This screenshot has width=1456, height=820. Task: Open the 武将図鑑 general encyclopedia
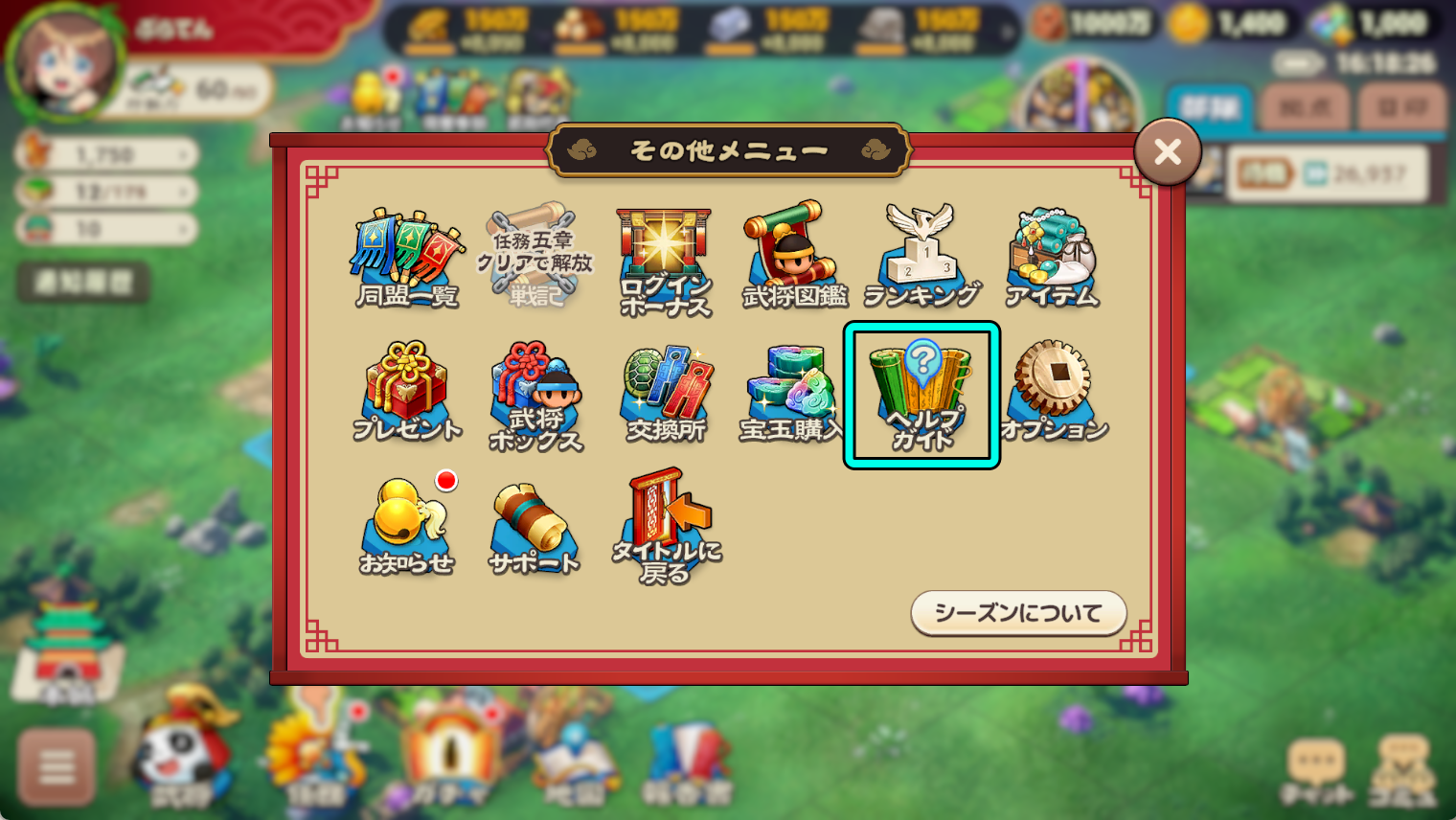(x=792, y=251)
